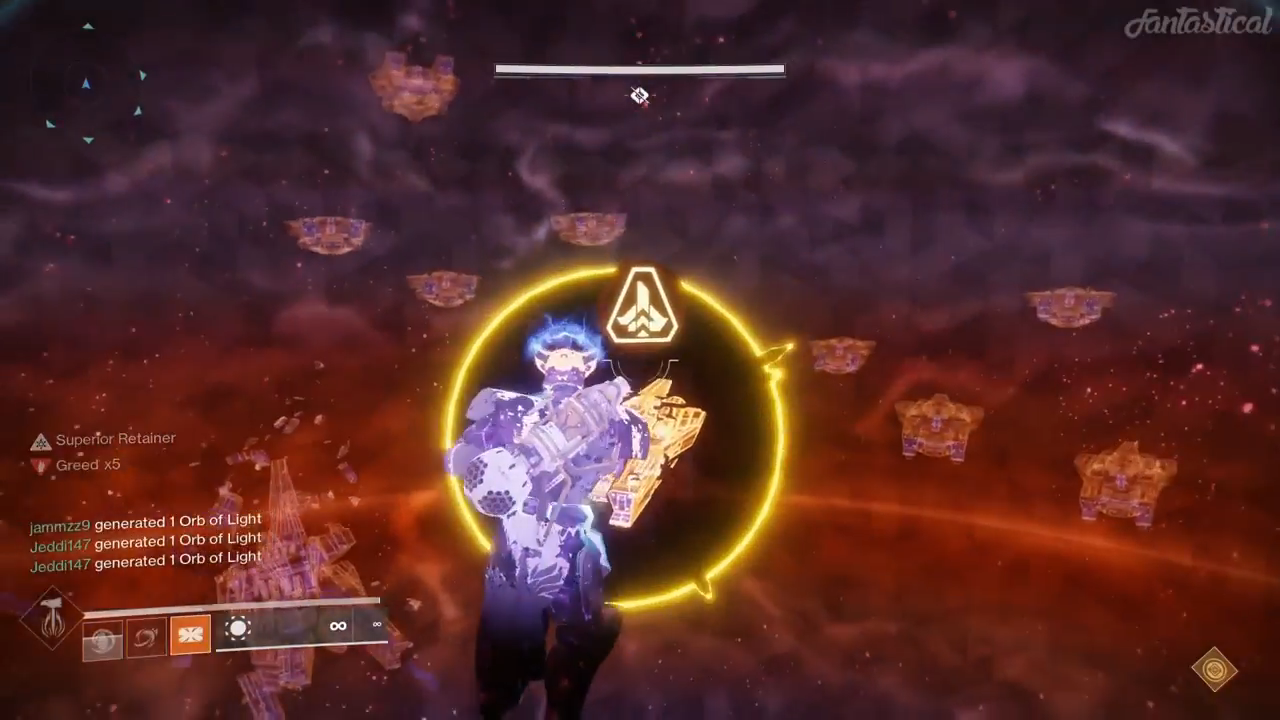Viewport: 1280px width, 720px height.
Task: Use the swirling melee ability icon
Action: 146,637
